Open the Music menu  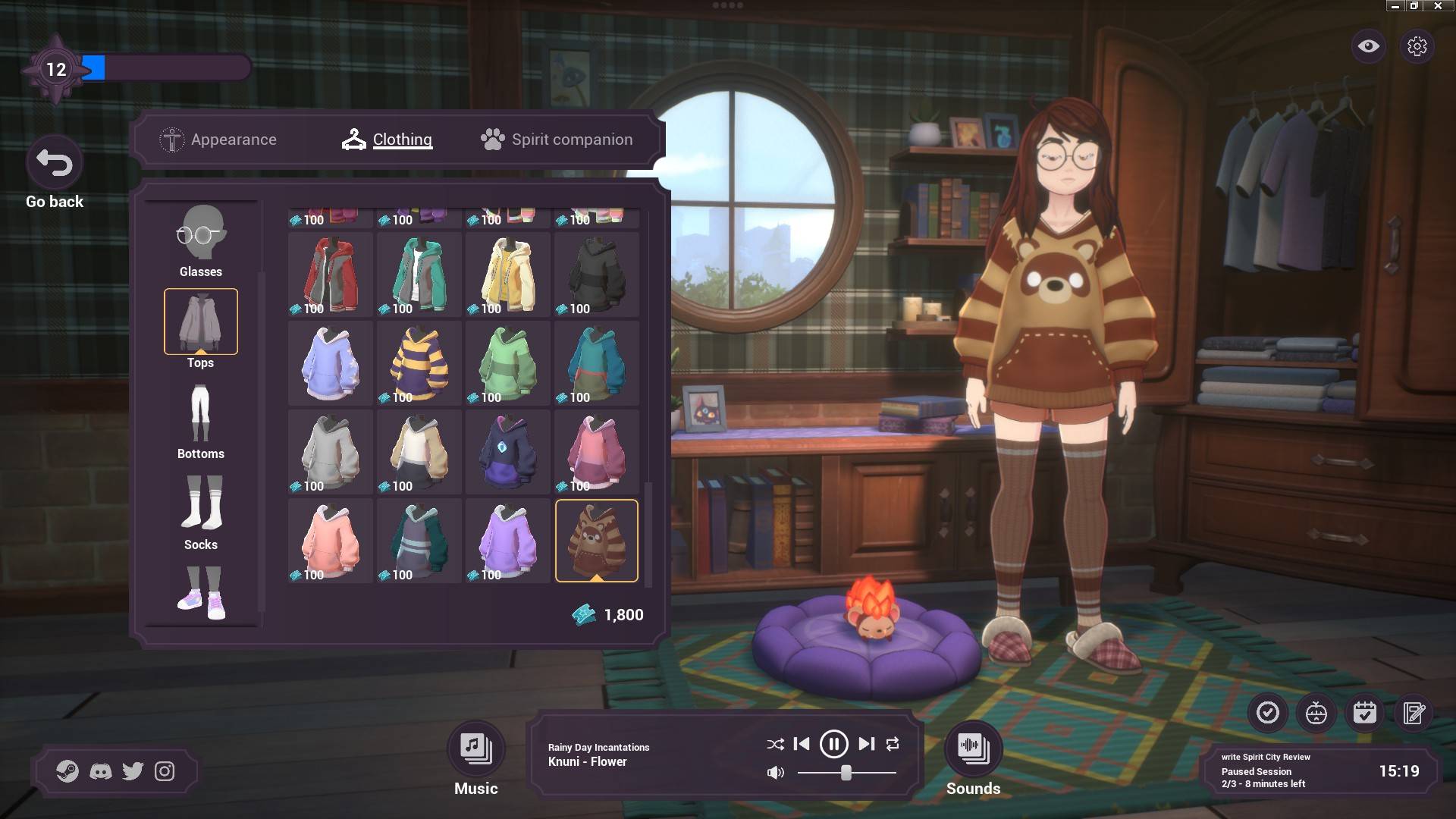click(x=475, y=749)
